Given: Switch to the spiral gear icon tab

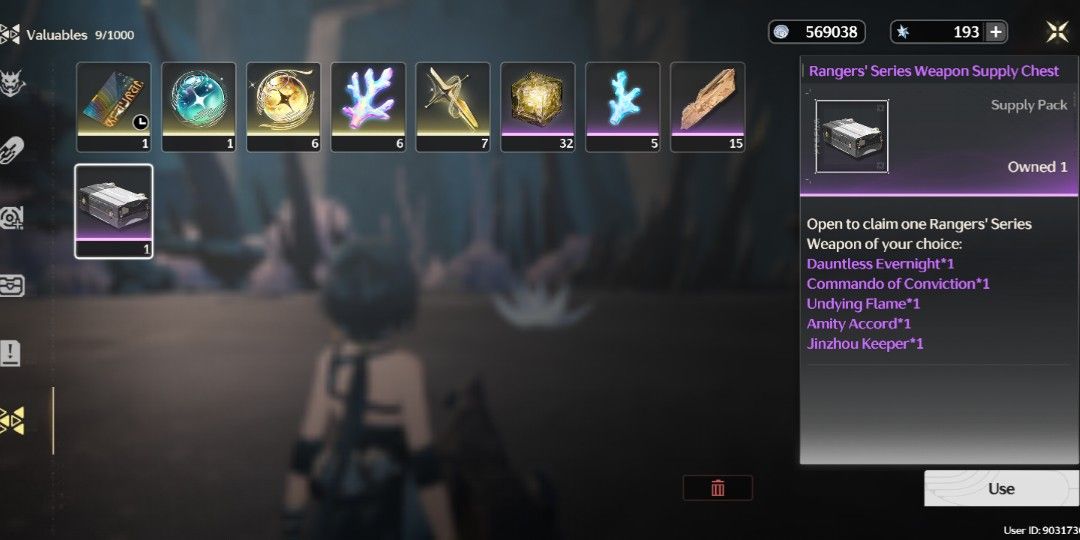Looking at the screenshot, I should click(x=12, y=217).
